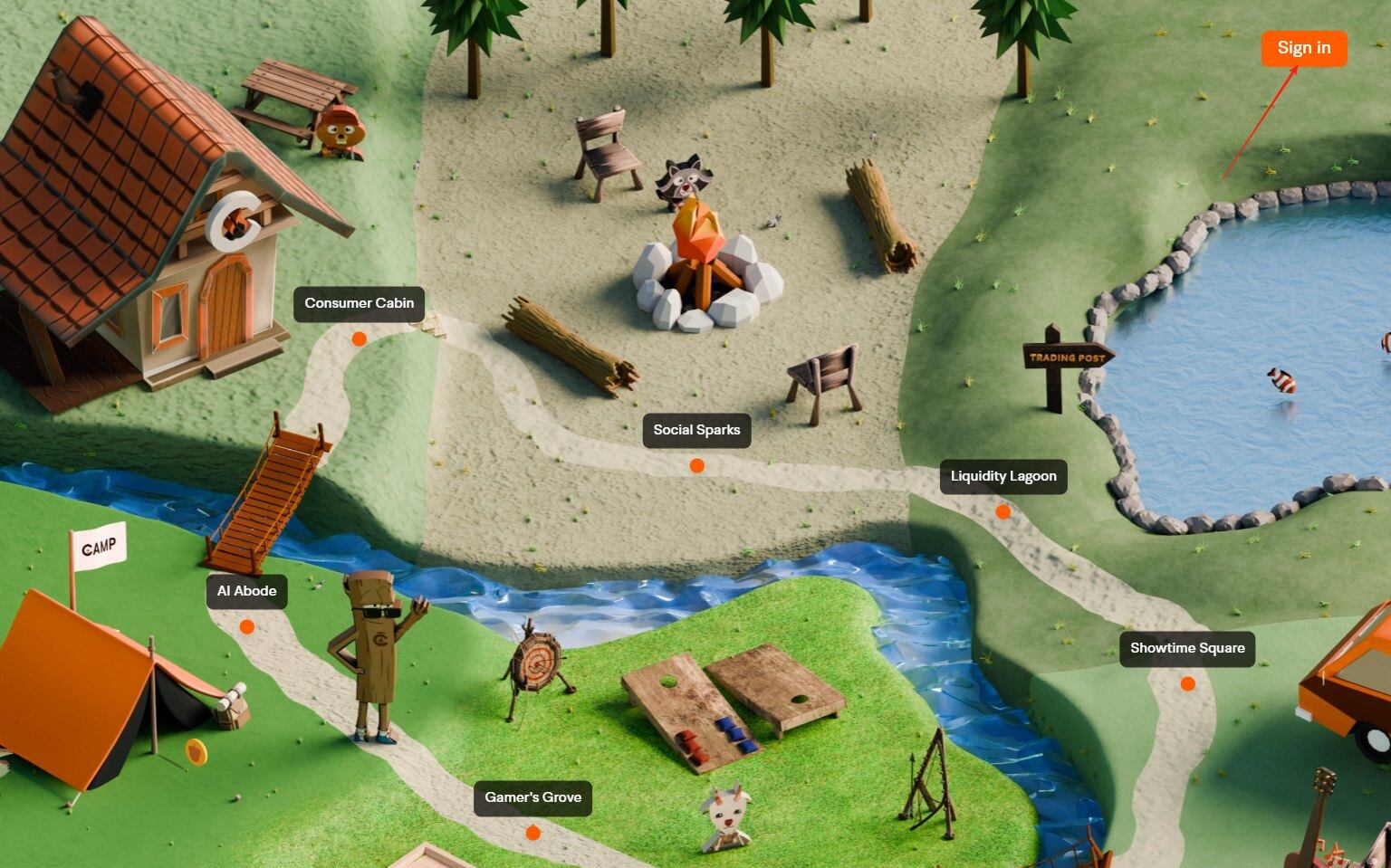The width and height of the screenshot is (1391, 868).
Task: Click the CAMP flag on the tent
Action: [x=100, y=544]
